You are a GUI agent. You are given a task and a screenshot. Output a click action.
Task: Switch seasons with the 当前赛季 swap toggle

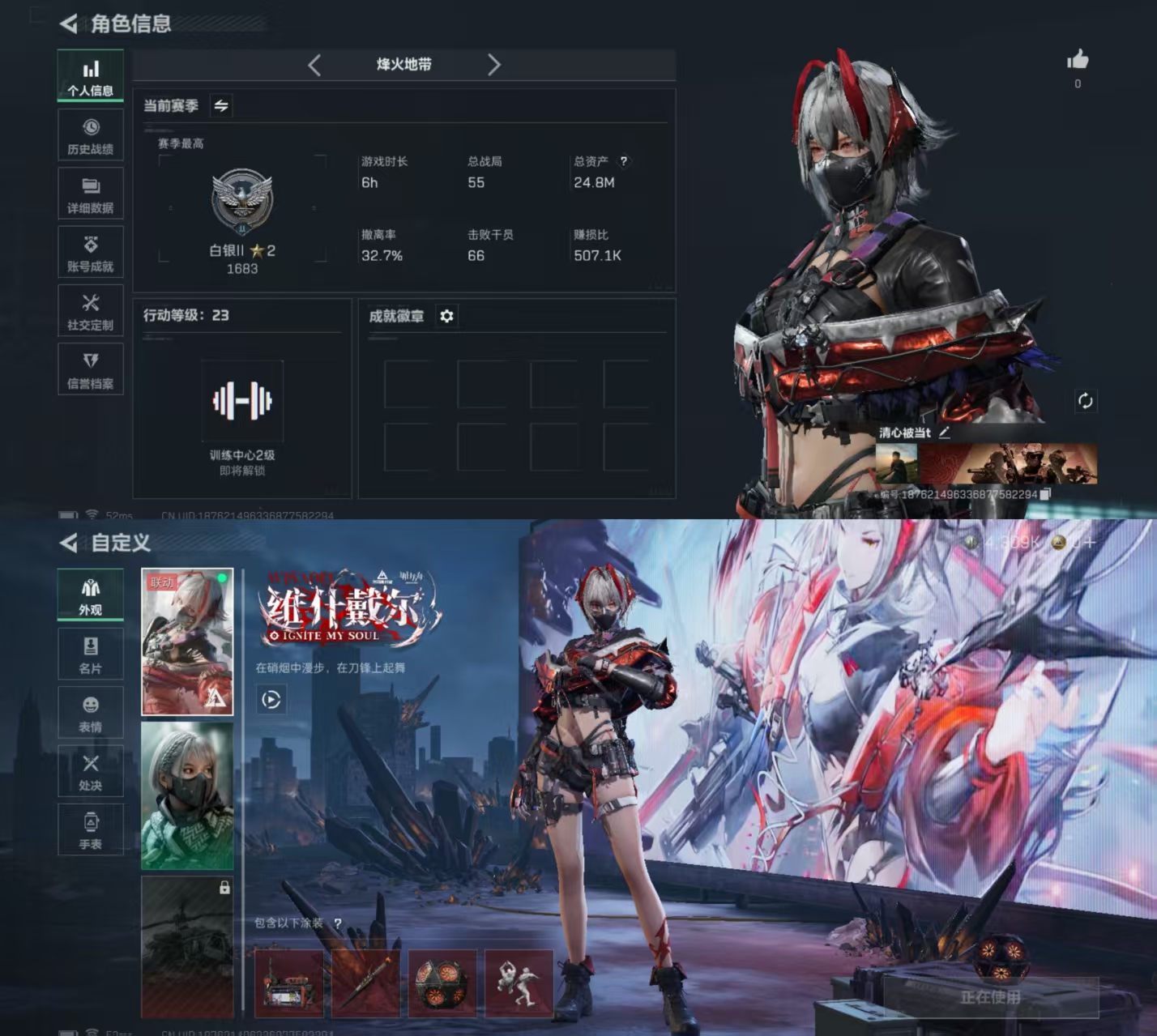[220, 106]
